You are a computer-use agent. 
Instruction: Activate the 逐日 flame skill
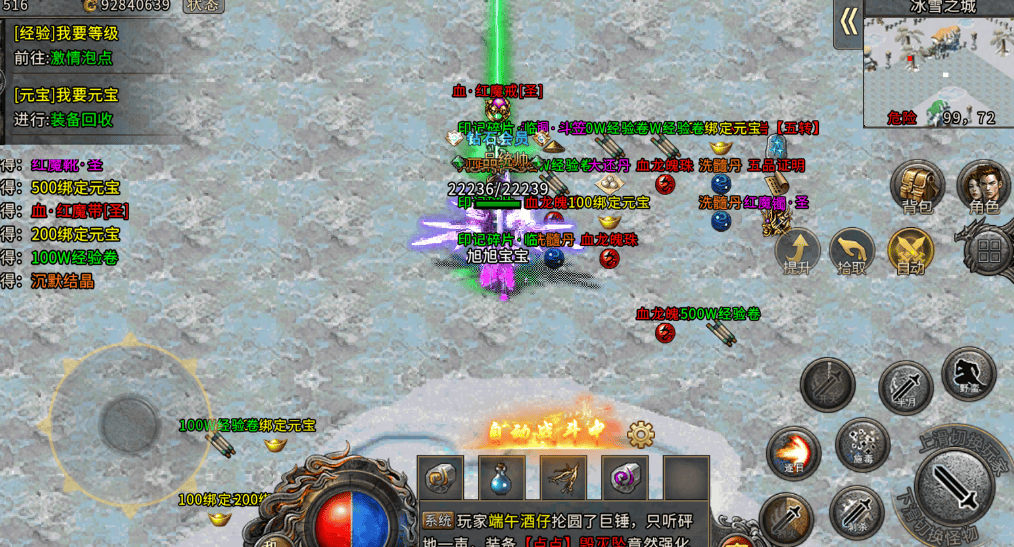click(793, 452)
